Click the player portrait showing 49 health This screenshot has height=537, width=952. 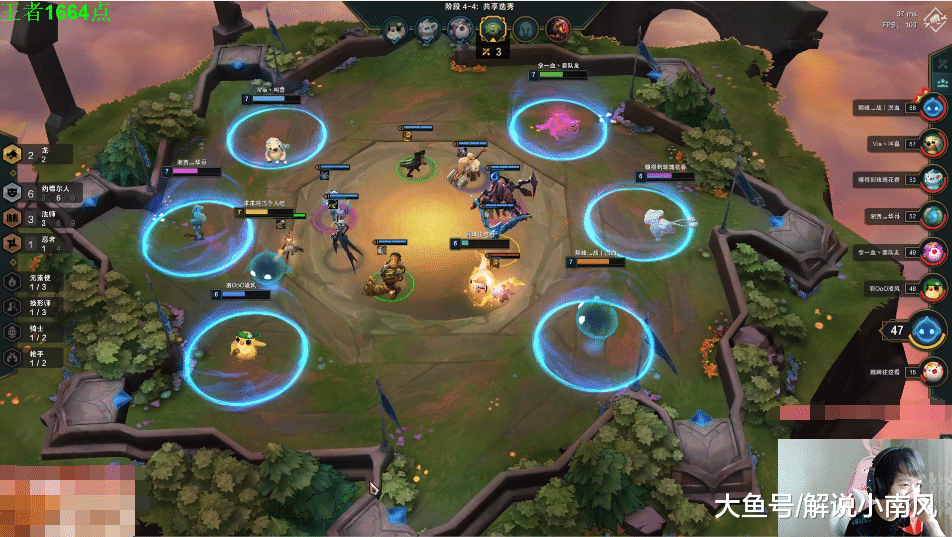coord(933,251)
